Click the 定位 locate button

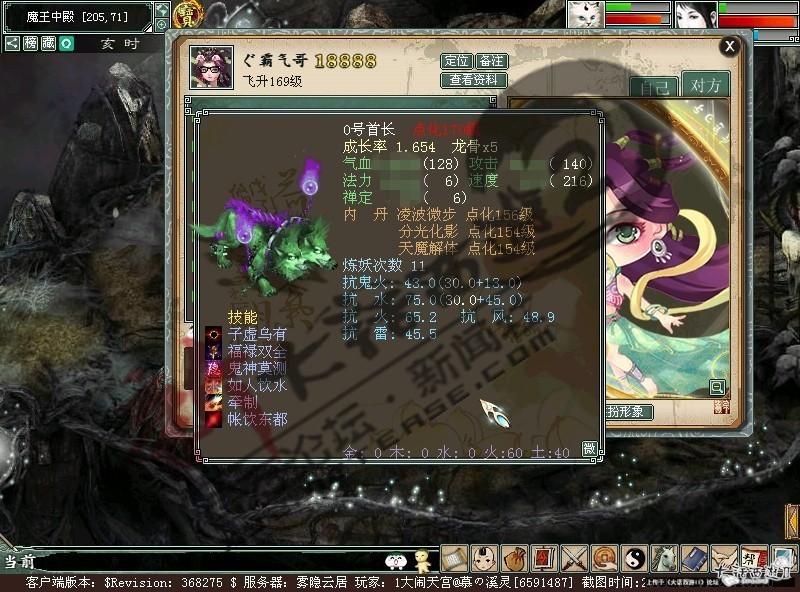pyautogui.click(x=455, y=61)
